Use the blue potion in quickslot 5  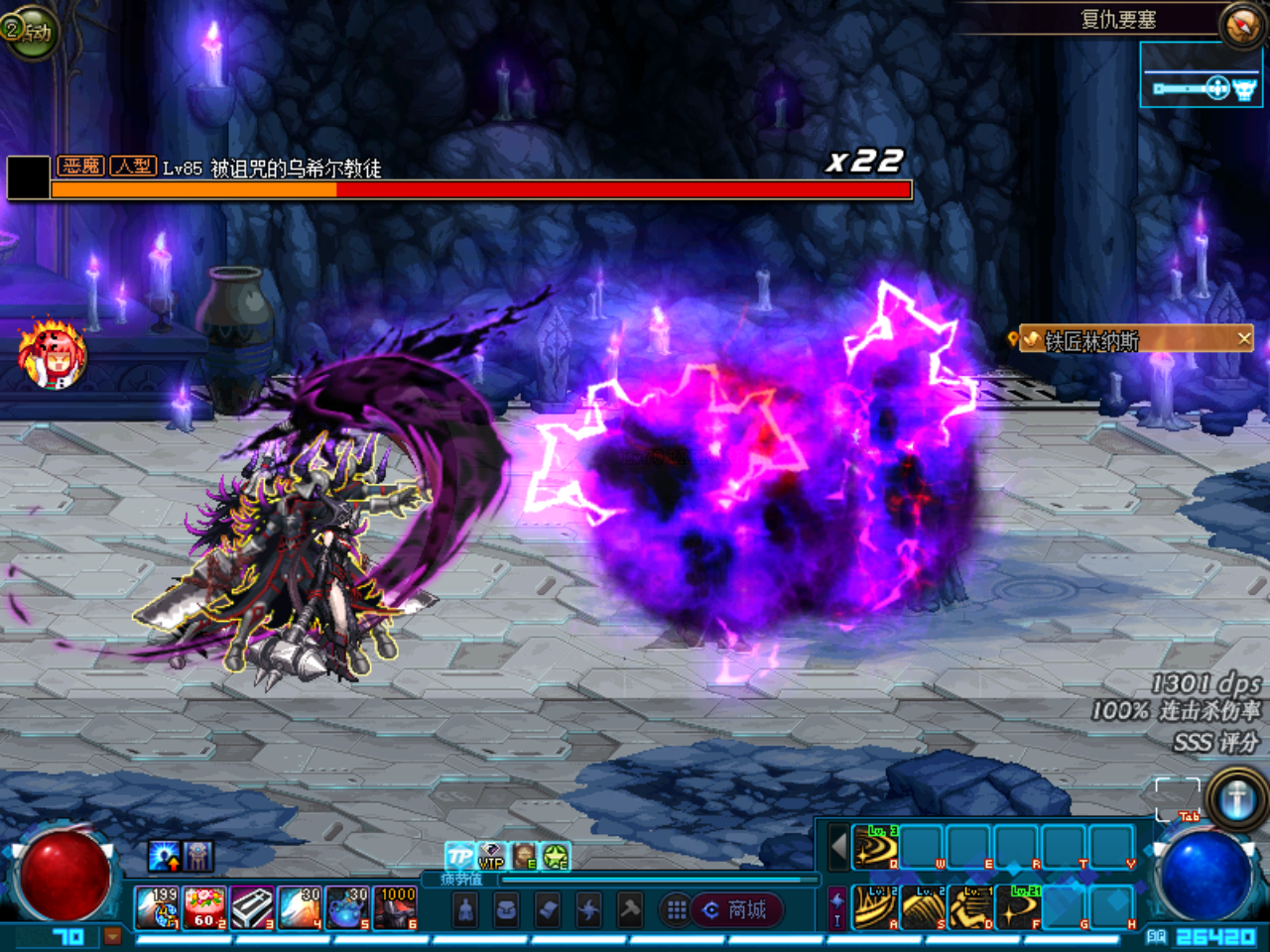[347, 908]
